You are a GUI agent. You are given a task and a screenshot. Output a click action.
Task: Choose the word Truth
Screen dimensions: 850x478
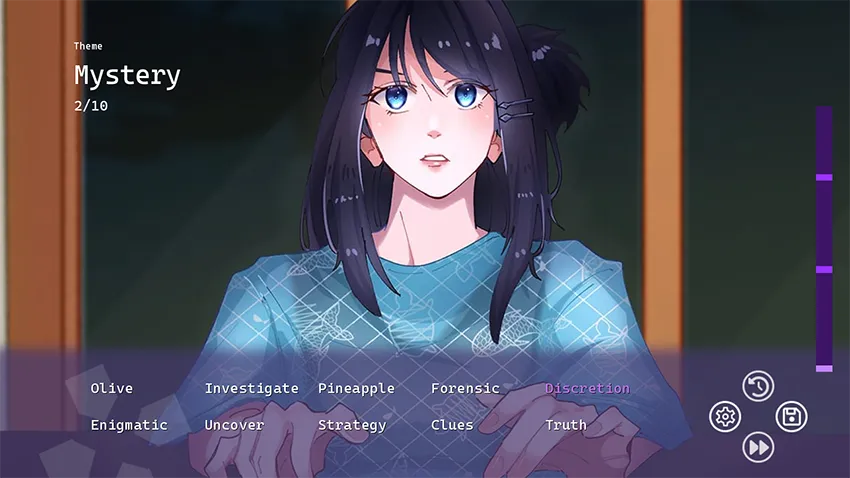point(566,425)
